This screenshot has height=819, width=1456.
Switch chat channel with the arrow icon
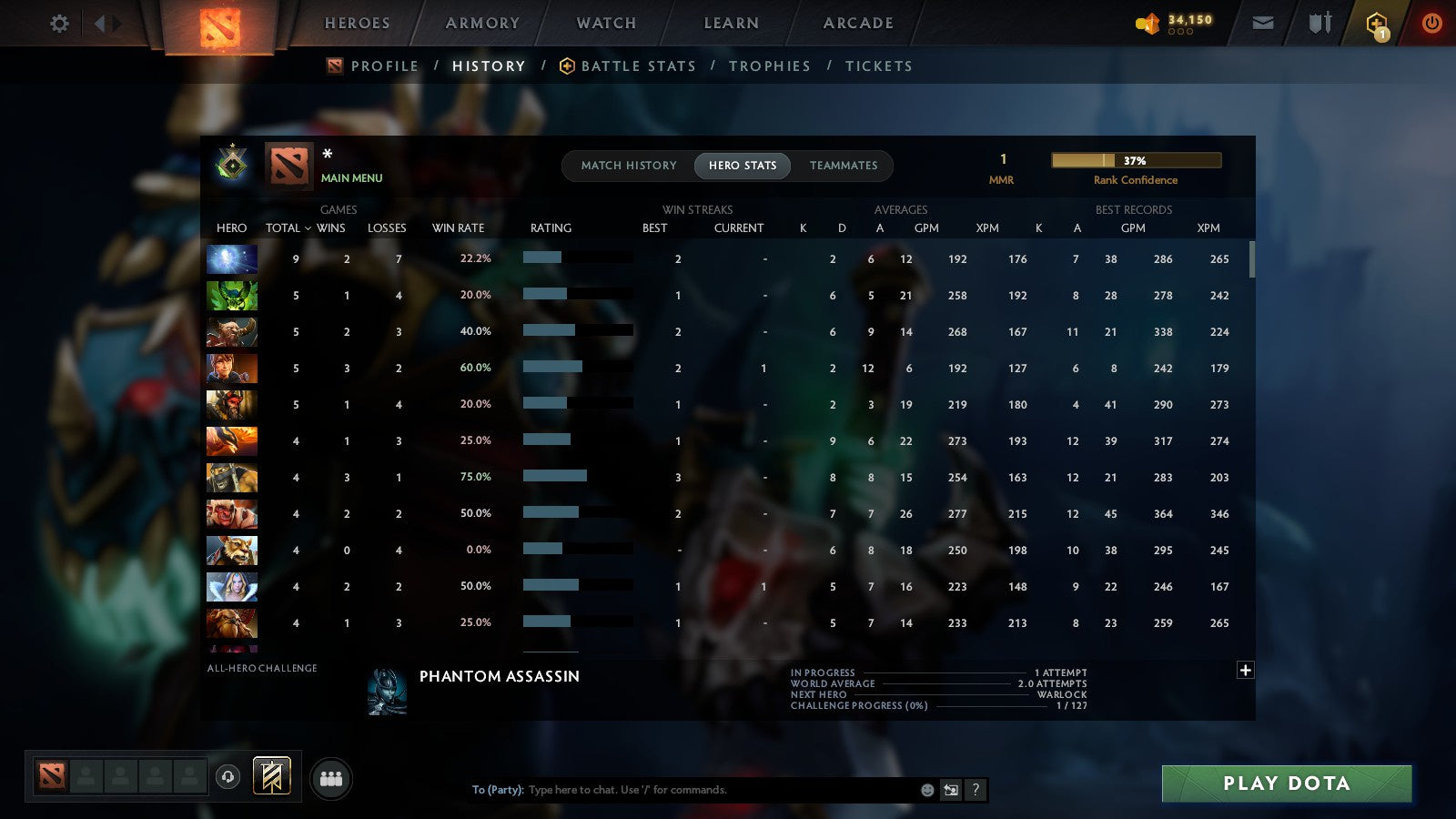pyautogui.click(x=949, y=790)
